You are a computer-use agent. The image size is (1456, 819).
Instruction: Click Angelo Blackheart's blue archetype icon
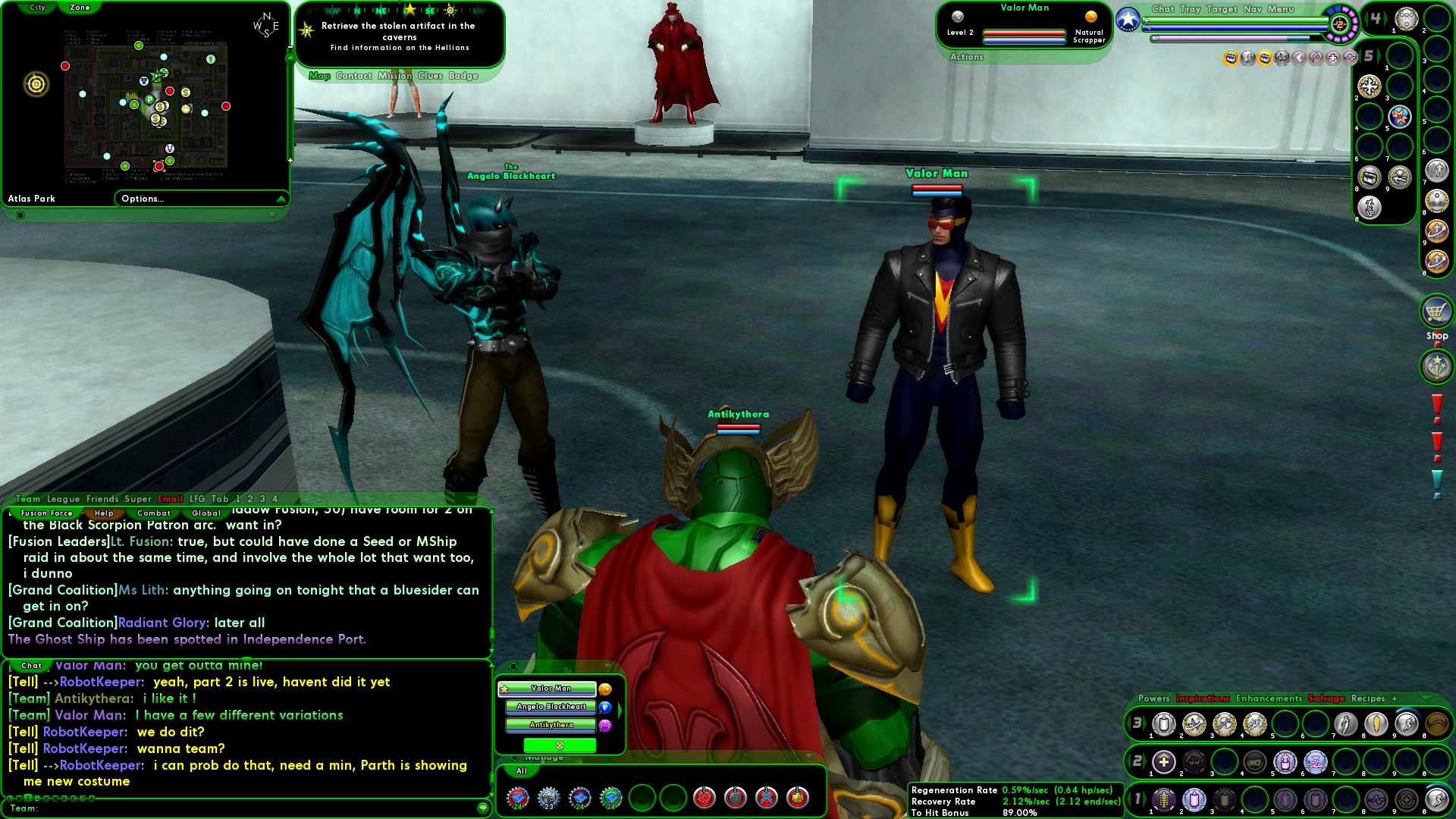pyautogui.click(x=605, y=708)
